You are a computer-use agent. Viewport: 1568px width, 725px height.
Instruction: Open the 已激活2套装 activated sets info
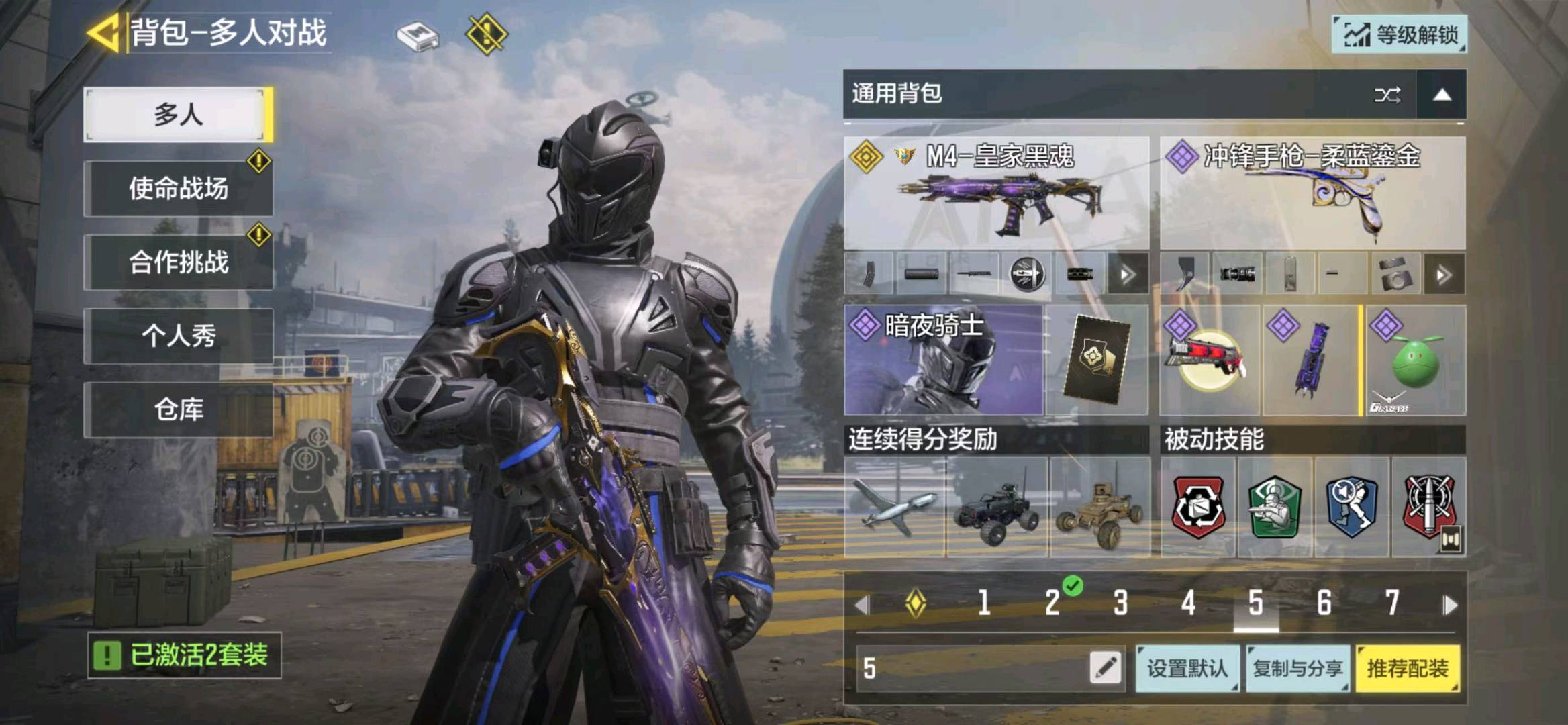tap(185, 655)
